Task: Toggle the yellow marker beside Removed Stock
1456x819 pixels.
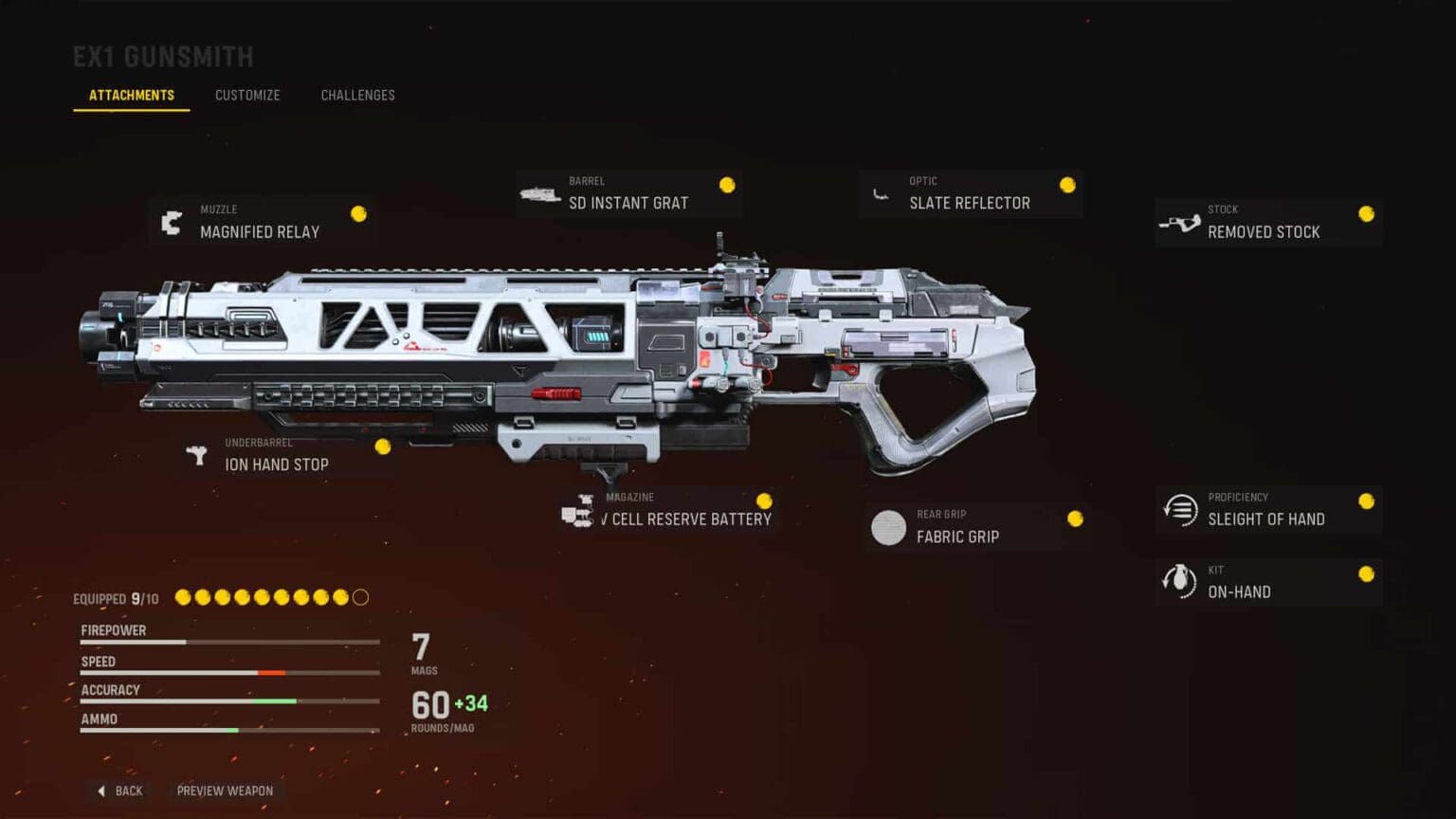Action: tap(1365, 212)
